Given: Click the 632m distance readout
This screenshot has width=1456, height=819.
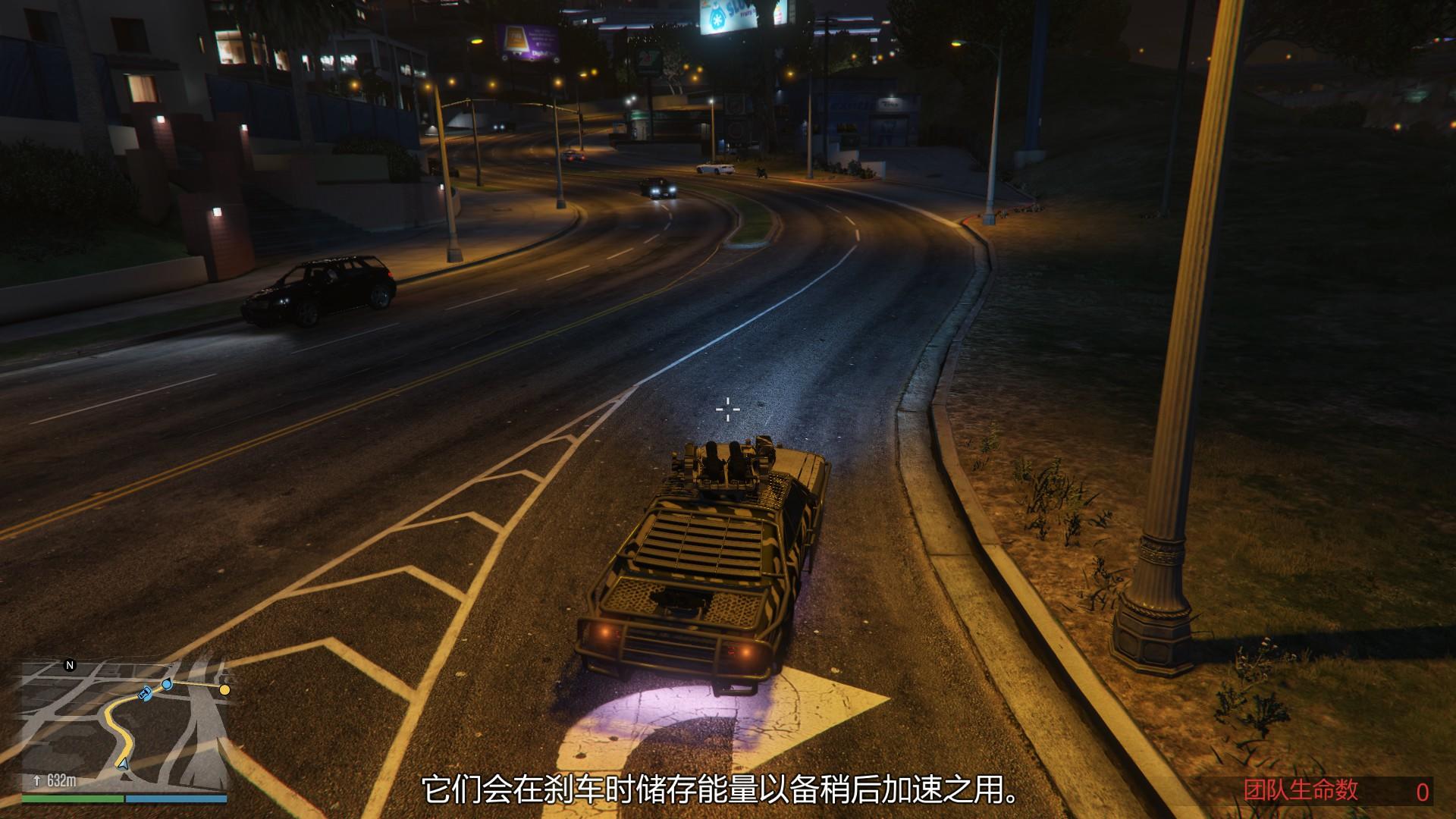Looking at the screenshot, I should pos(61,780).
